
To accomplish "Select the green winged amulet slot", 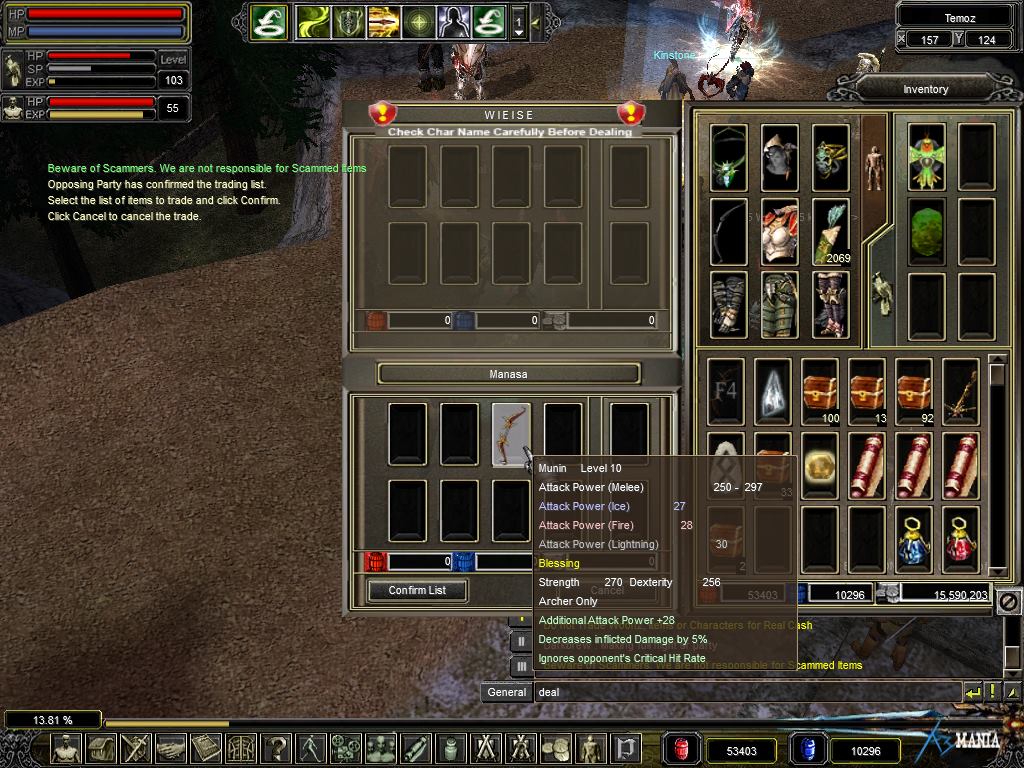I will click(927, 156).
